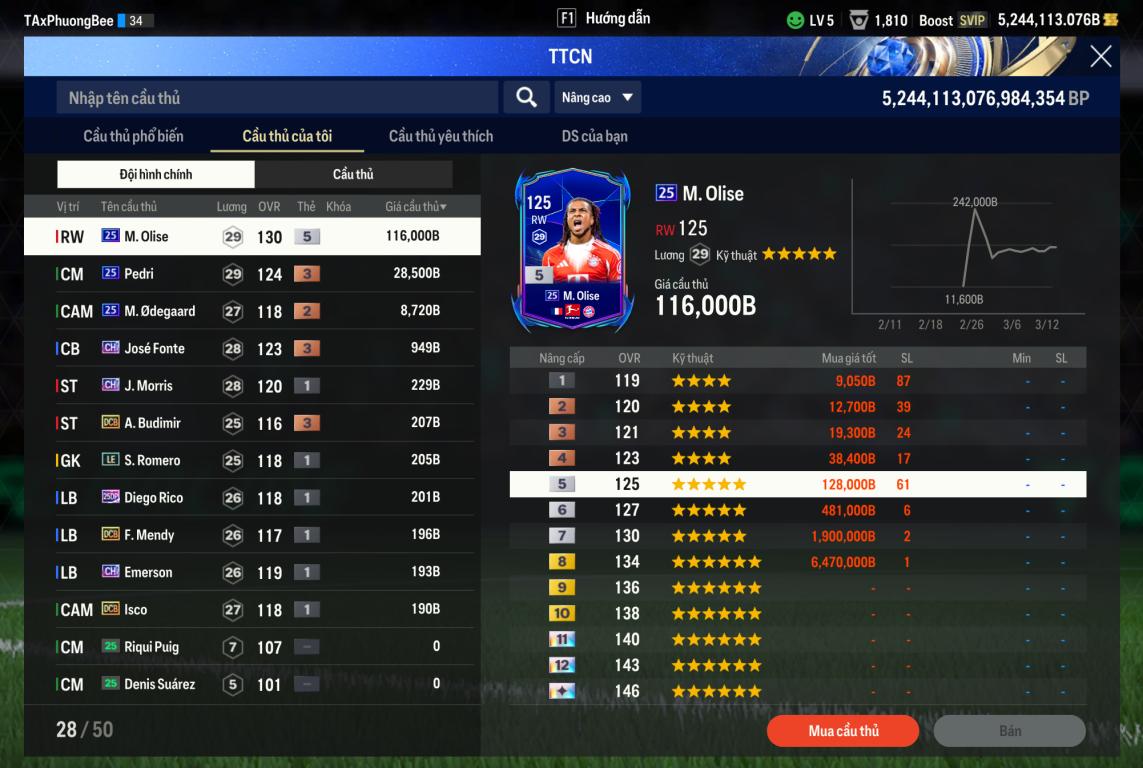The height and width of the screenshot is (768, 1143).
Task: Switch to the Cầu thủ phổ biến tab
Action: (133, 136)
